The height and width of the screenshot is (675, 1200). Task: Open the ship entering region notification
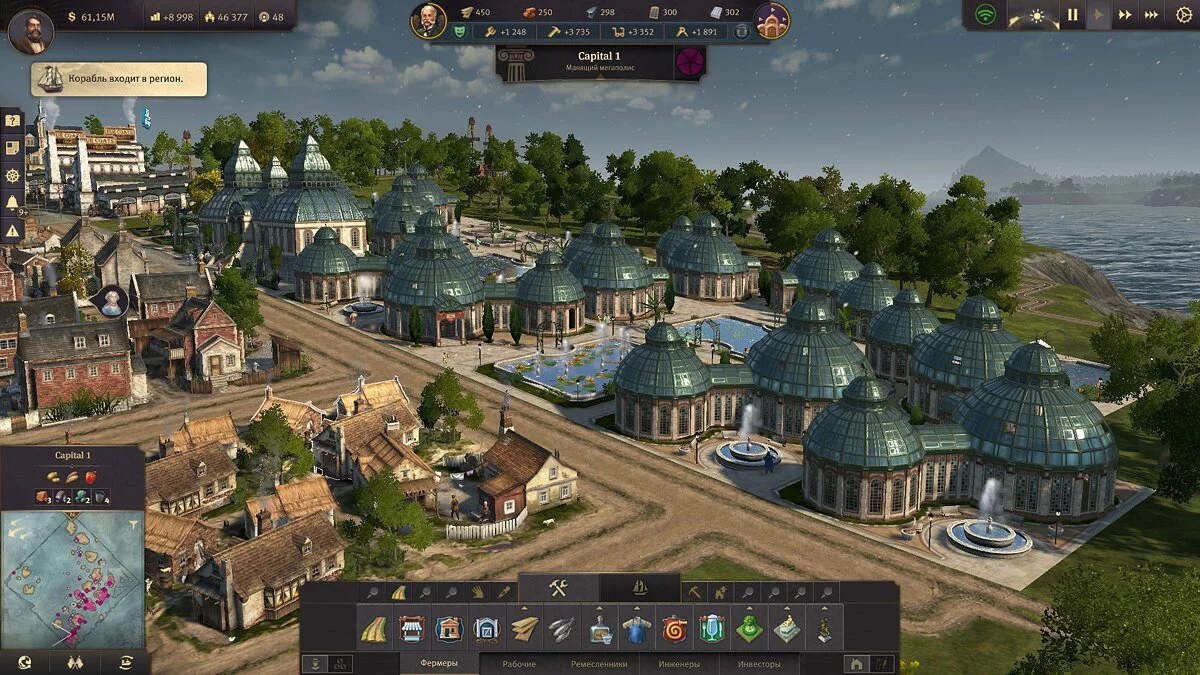pyautogui.click(x=120, y=79)
